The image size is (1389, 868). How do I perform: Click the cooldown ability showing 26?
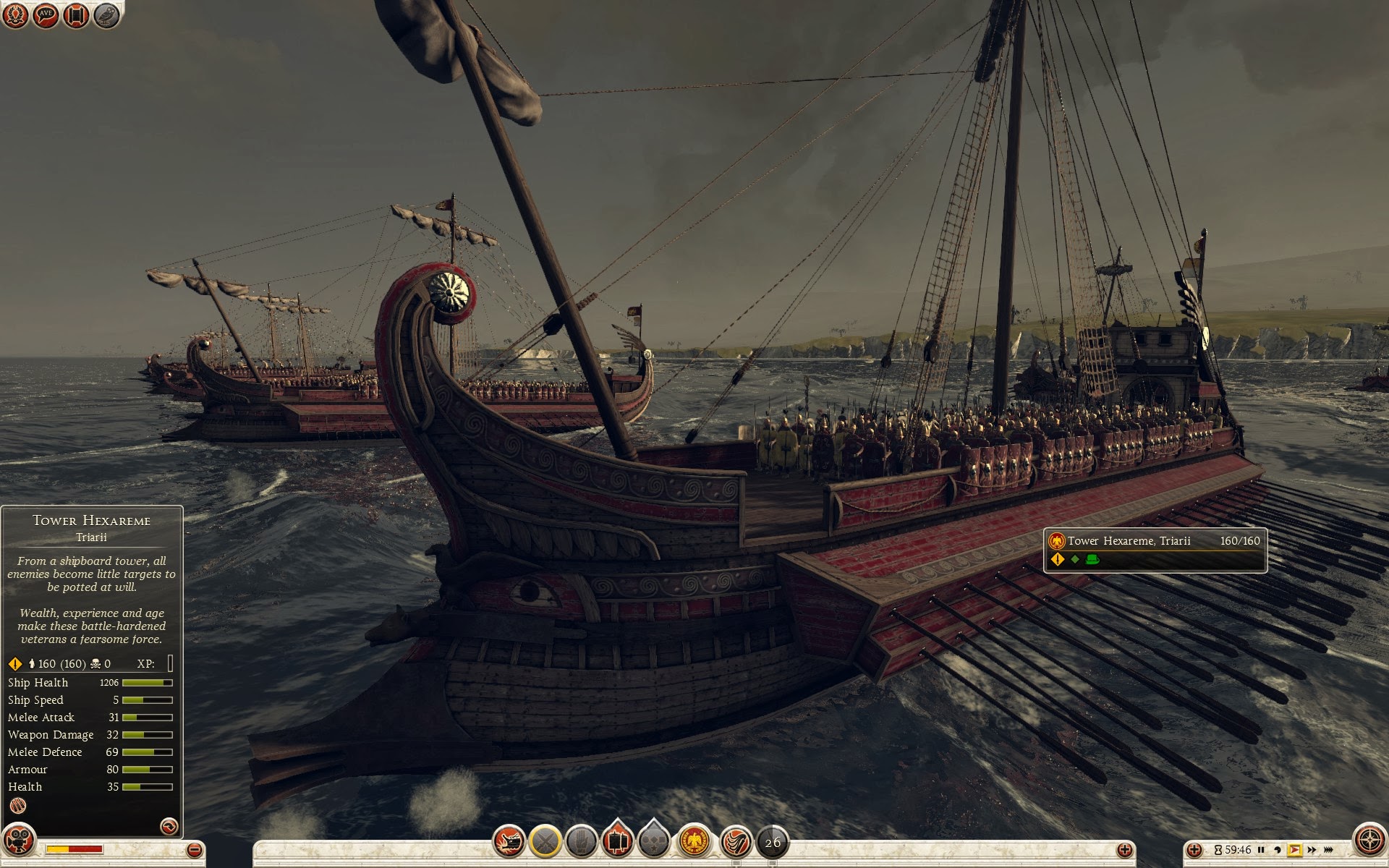pyautogui.click(x=773, y=842)
